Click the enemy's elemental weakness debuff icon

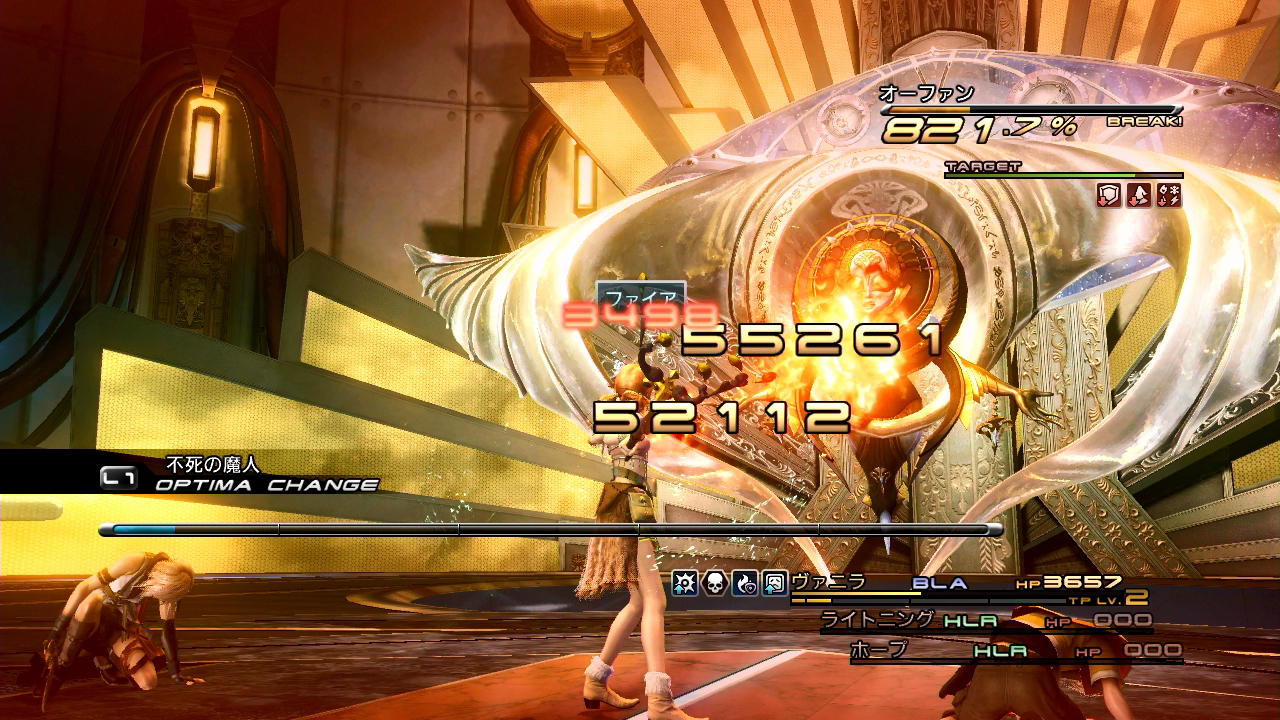[x=1168, y=196]
